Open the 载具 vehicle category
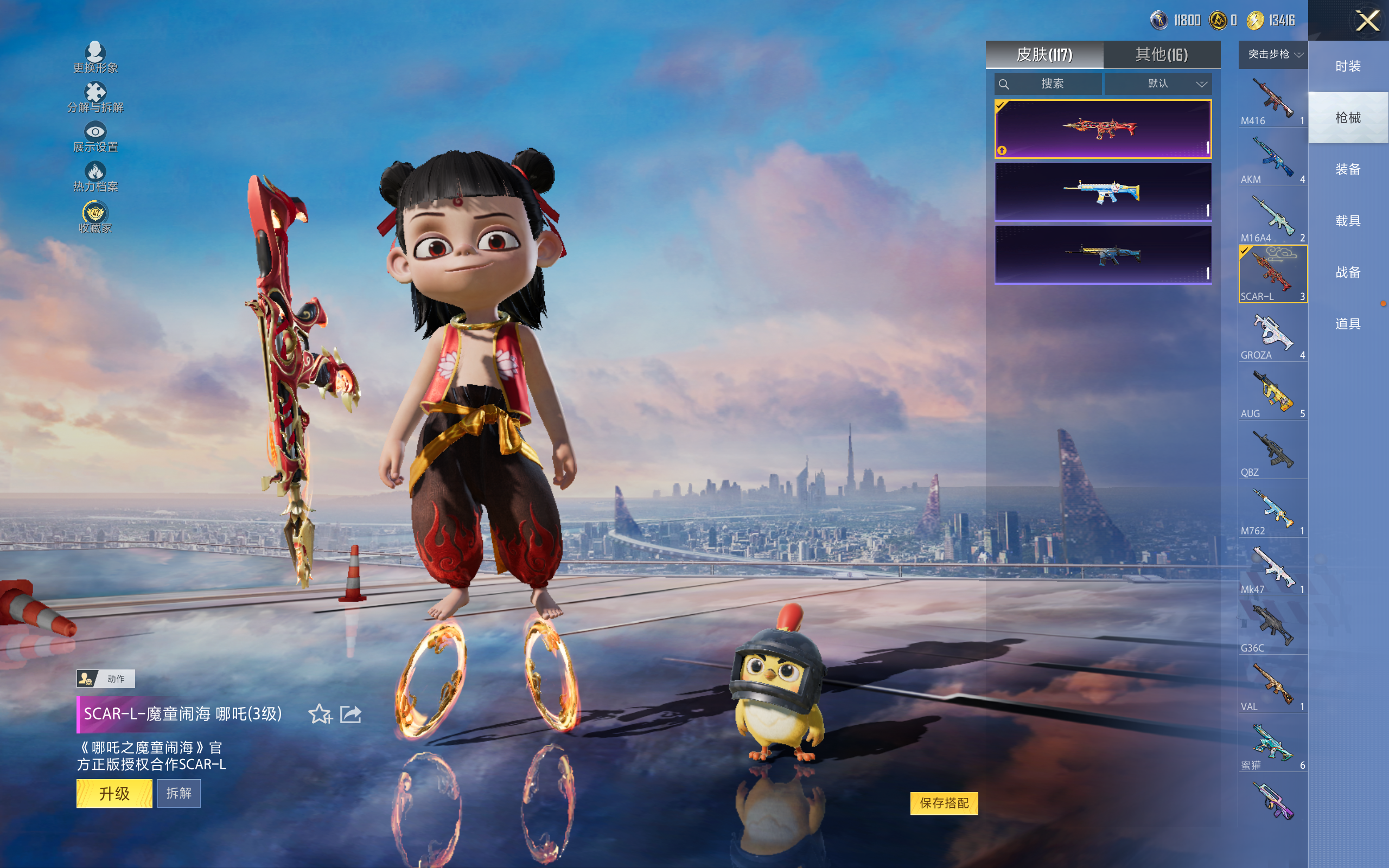 click(x=1348, y=221)
